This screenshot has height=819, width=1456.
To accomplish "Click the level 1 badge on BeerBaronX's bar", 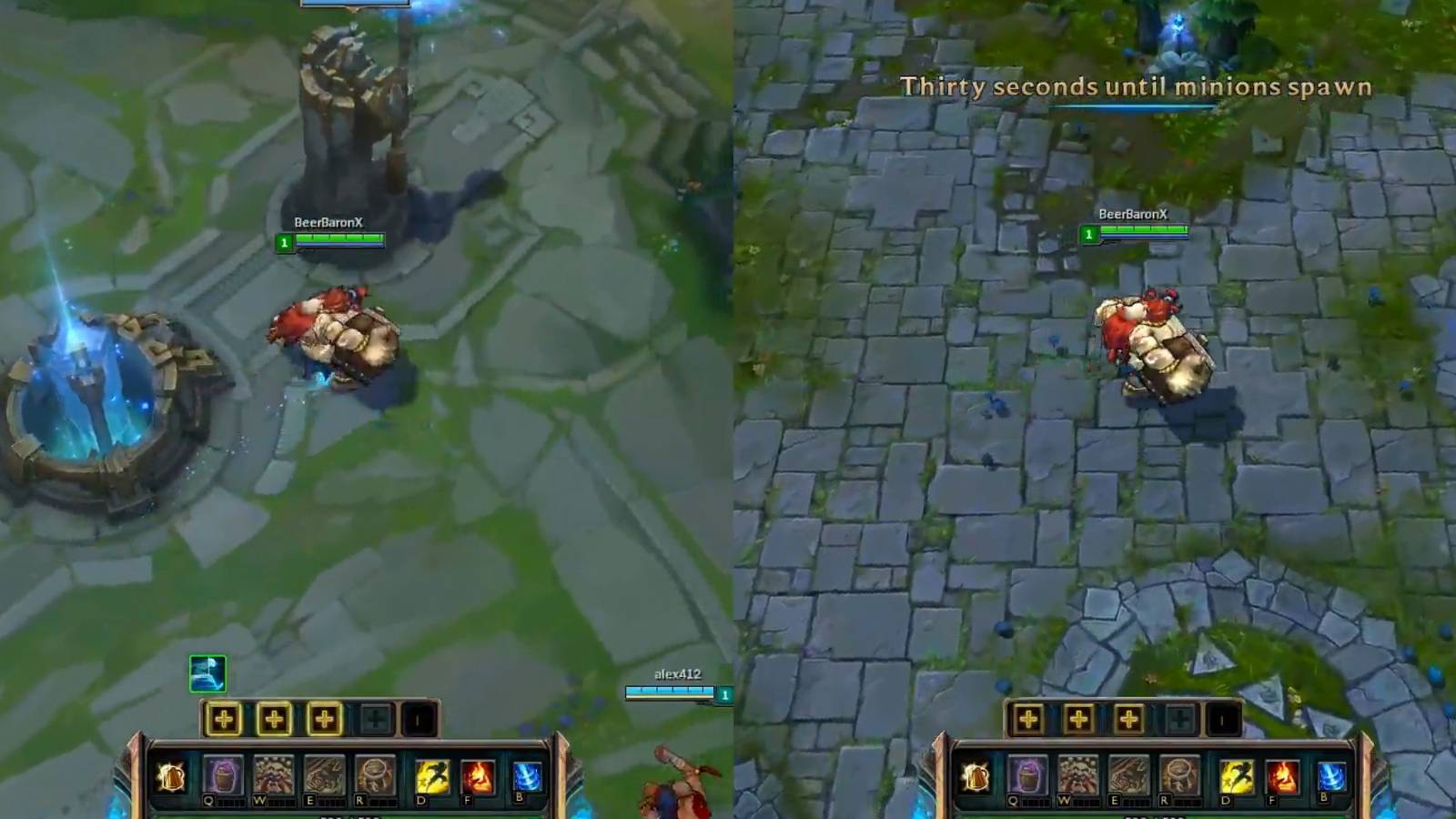I will tap(287, 242).
